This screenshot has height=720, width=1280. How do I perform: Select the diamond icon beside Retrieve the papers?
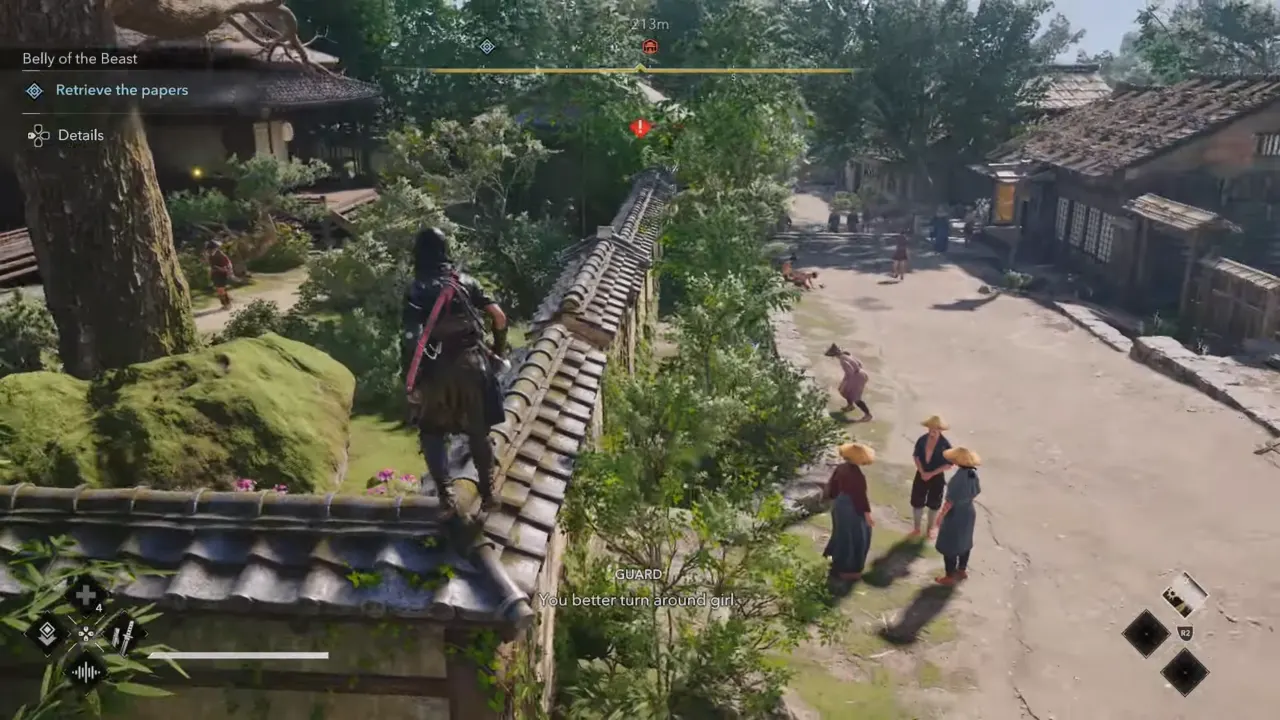point(33,90)
